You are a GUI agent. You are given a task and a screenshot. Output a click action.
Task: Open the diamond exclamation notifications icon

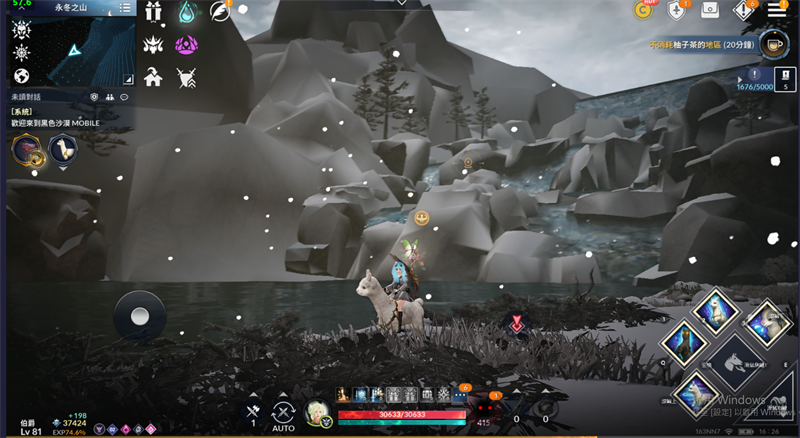pyautogui.click(x=745, y=10)
